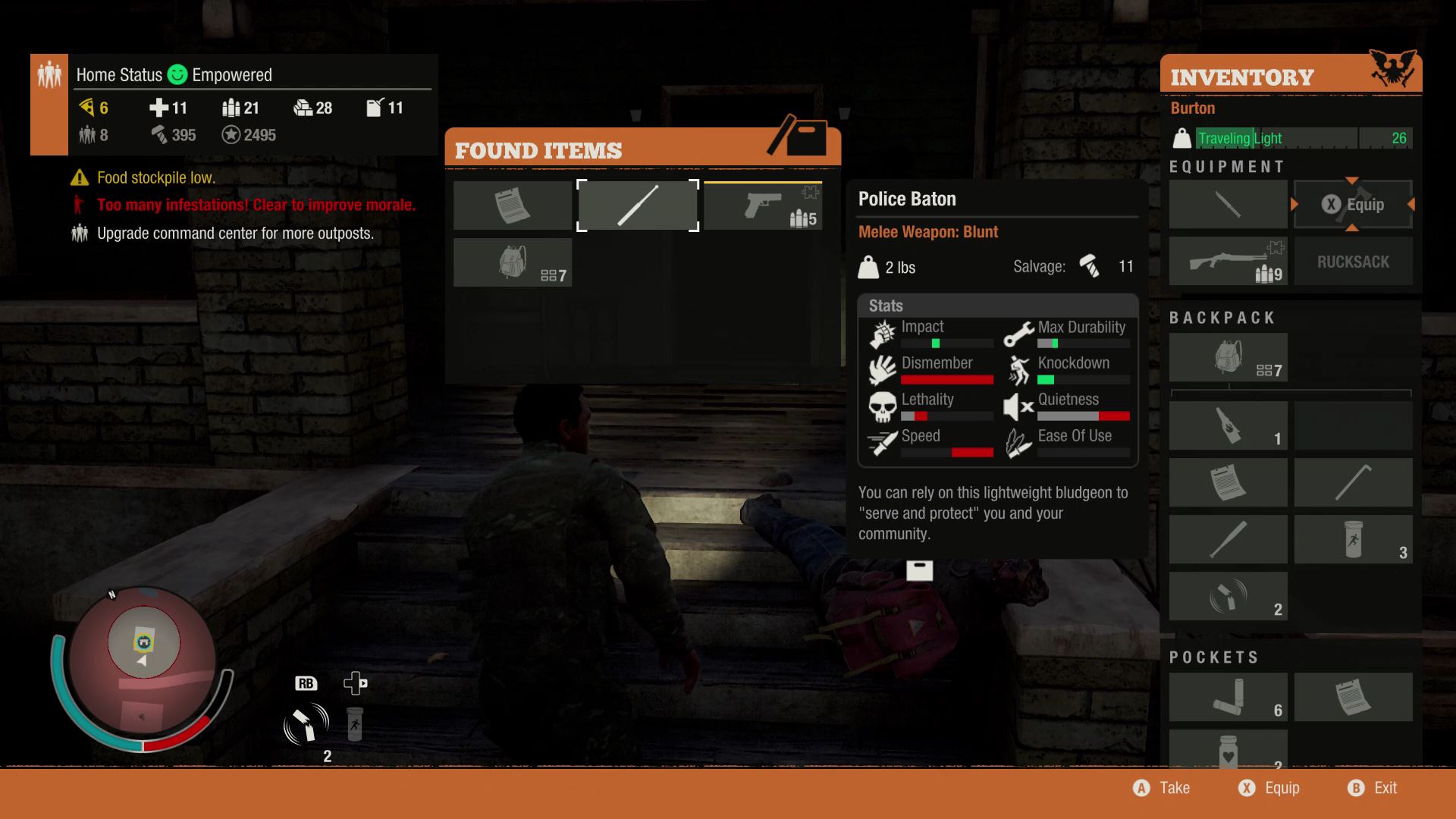Select the rucksack item in the Backpack section
This screenshot has height=819, width=1456.
pos(1228,357)
